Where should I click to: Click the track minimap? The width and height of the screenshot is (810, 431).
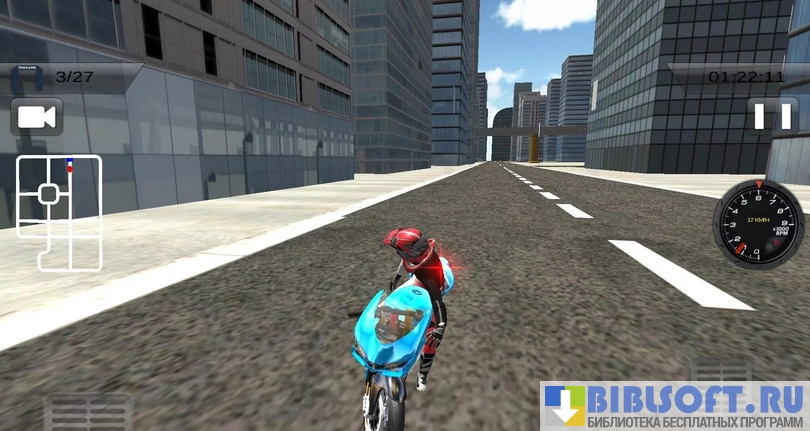click(x=59, y=212)
